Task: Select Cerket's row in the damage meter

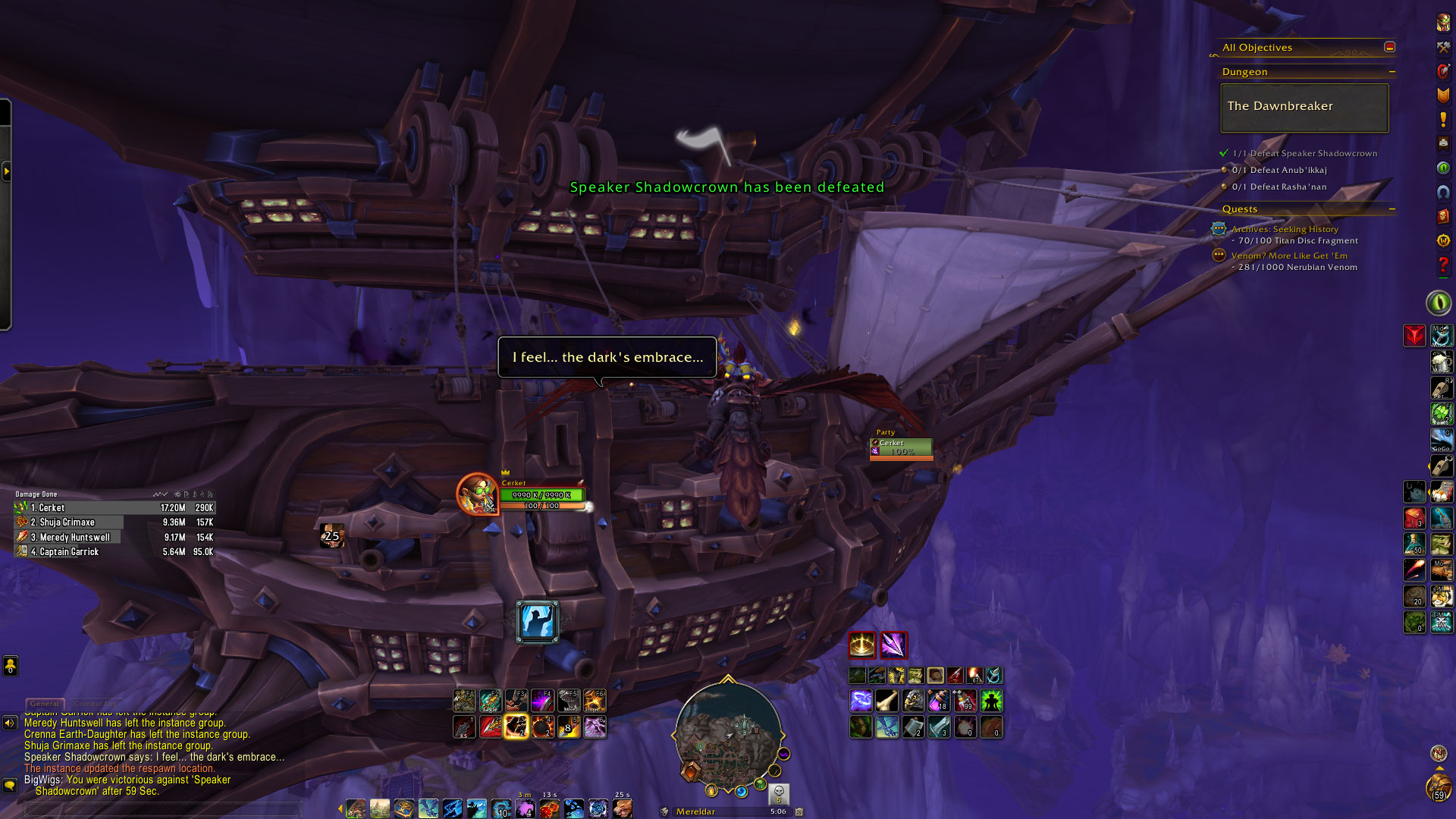Action: [114, 508]
